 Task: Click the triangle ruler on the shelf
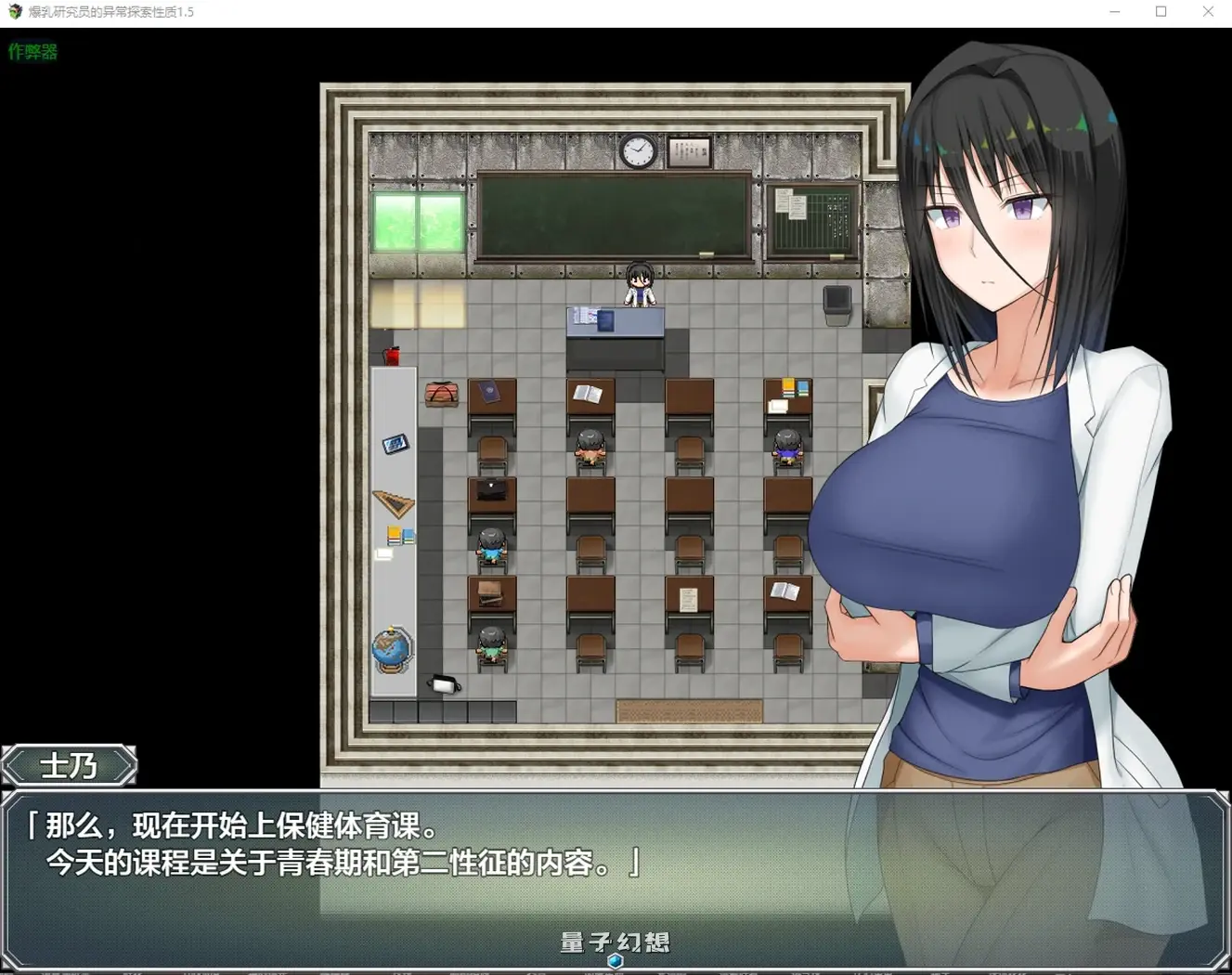coord(393,500)
